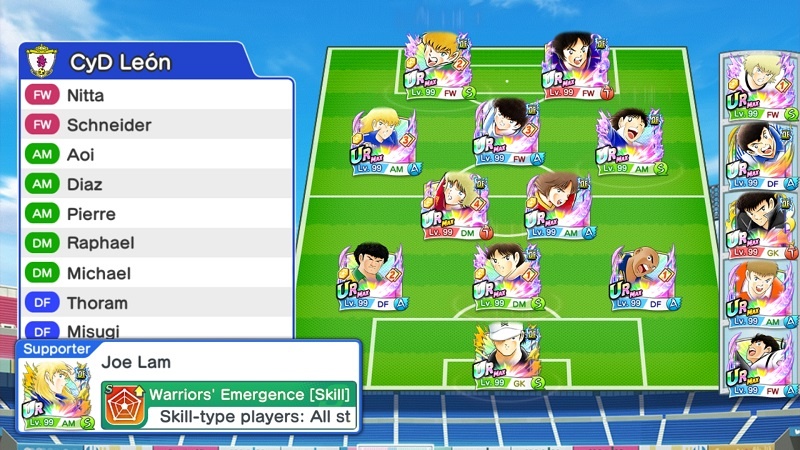This screenshot has height=450, width=800.
Task: Choose Schneider's row in the lineup list
Action: tap(157, 125)
